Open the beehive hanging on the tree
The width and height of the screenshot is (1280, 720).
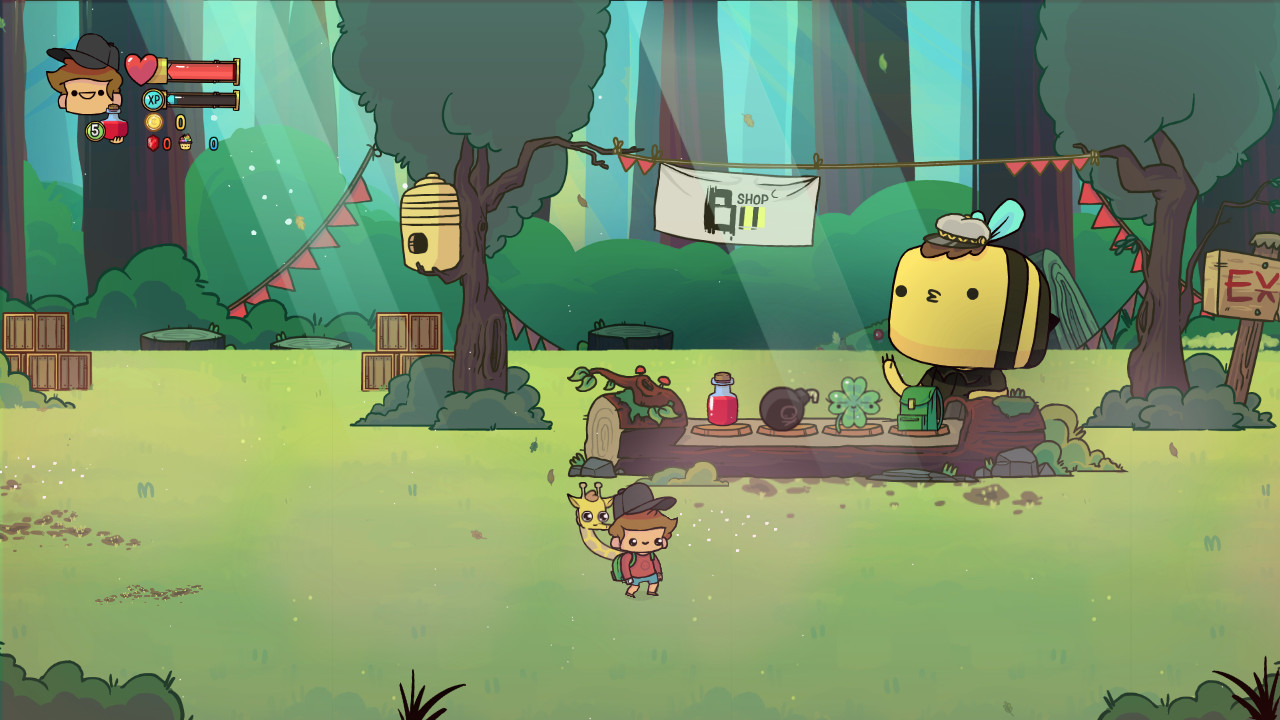(x=432, y=217)
